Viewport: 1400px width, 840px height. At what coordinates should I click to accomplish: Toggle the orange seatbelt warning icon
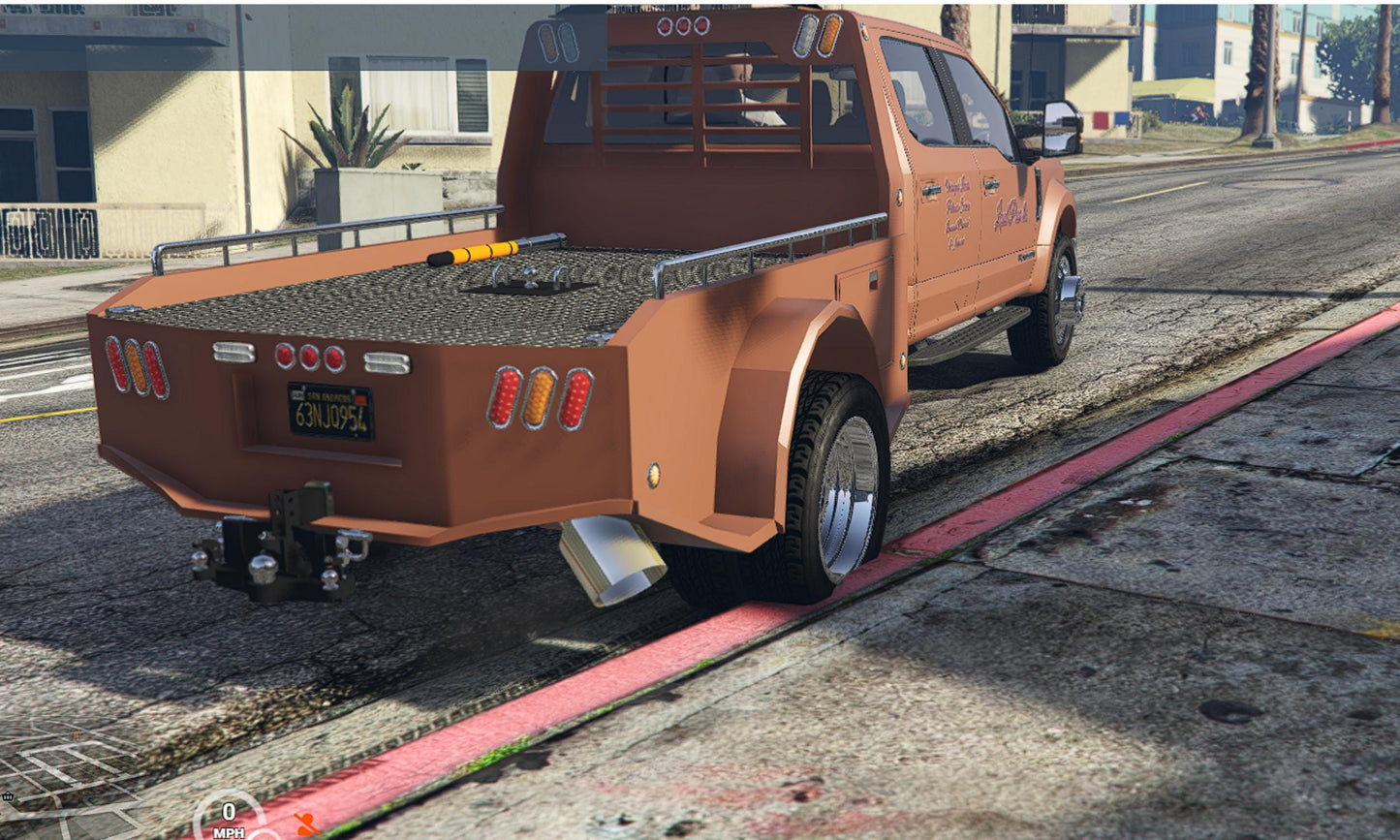click(x=307, y=824)
